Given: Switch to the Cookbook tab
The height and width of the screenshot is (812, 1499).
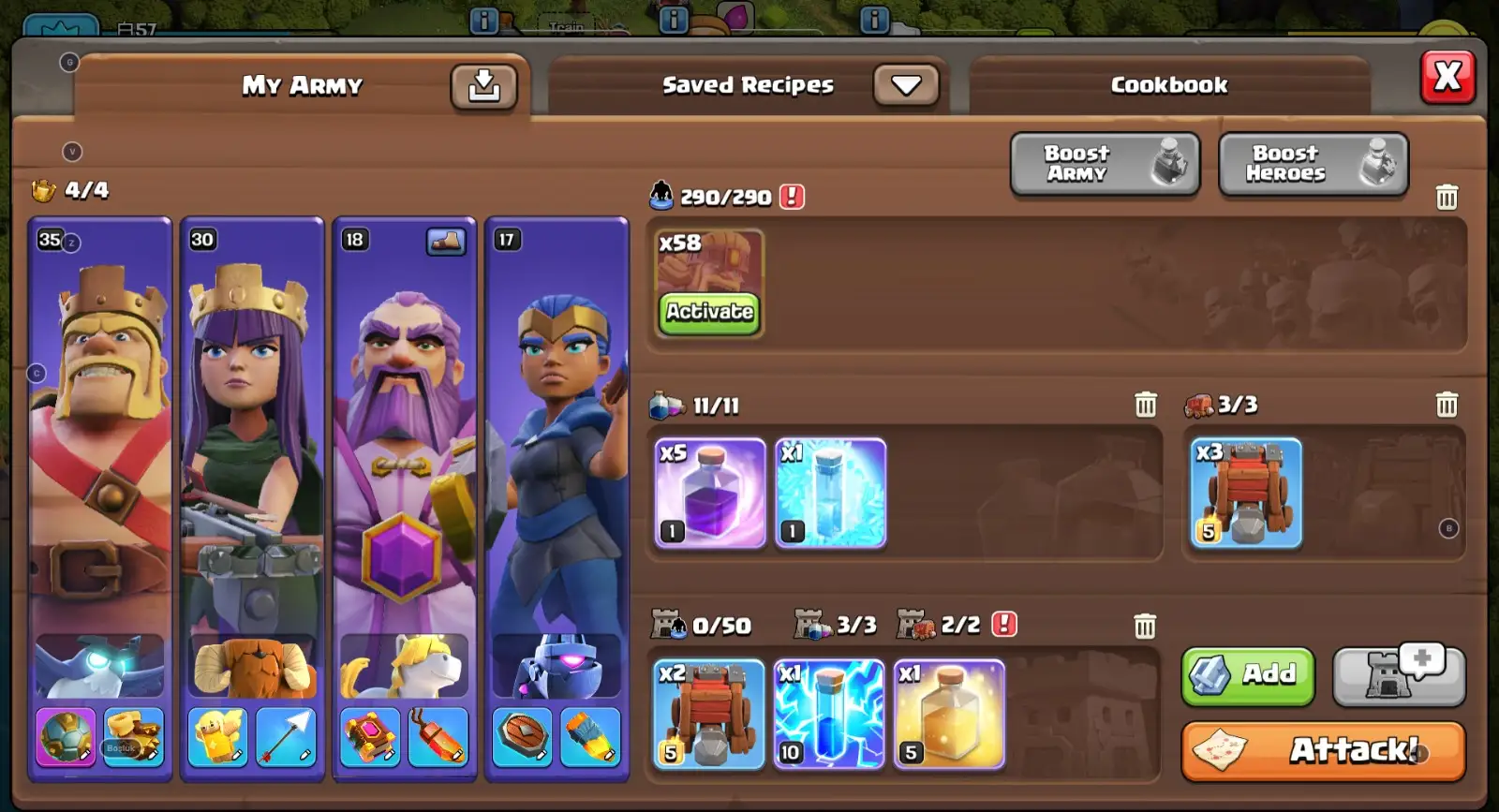Looking at the screenshot, I should (1168, 84).
